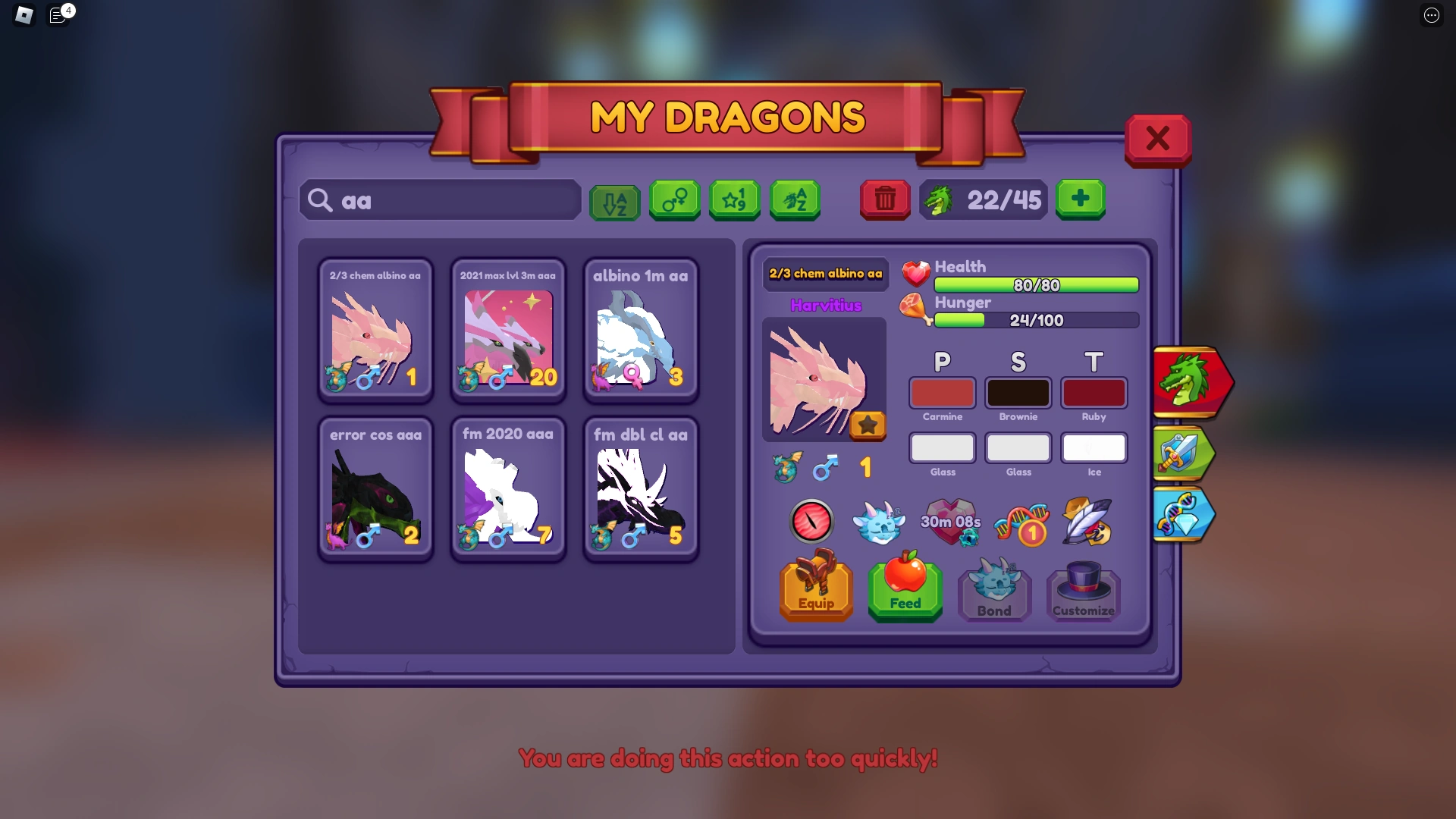Sort by level with the star 1-9 icon
Viewport: 1456px width, 819px height.
(x=734, y=200)
